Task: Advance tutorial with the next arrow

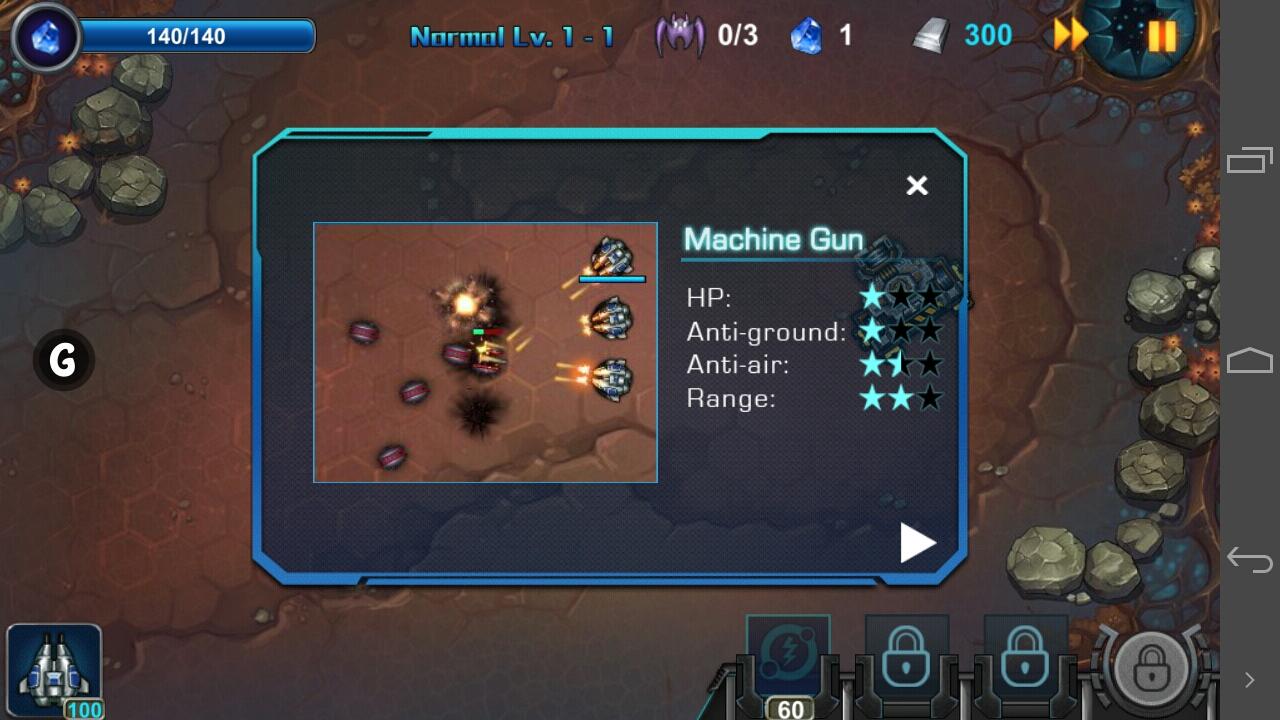Action: (916, 543)
